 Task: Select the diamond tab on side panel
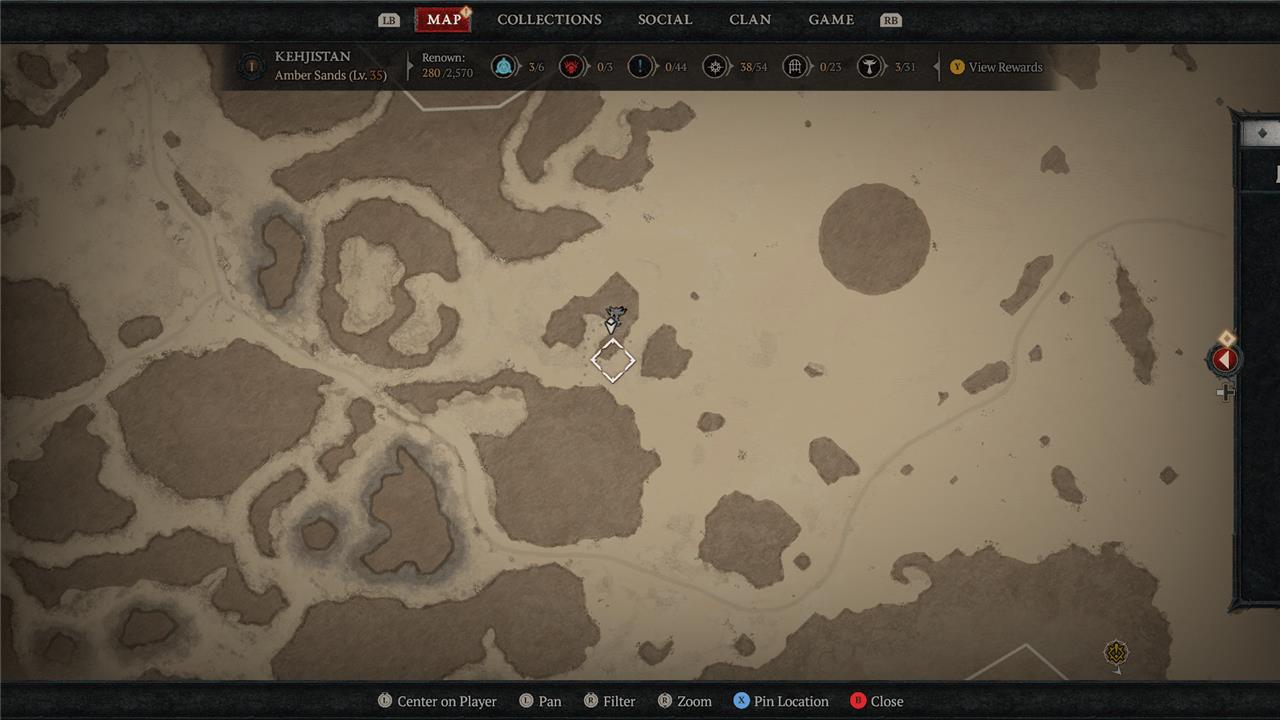pos(1262,133)
